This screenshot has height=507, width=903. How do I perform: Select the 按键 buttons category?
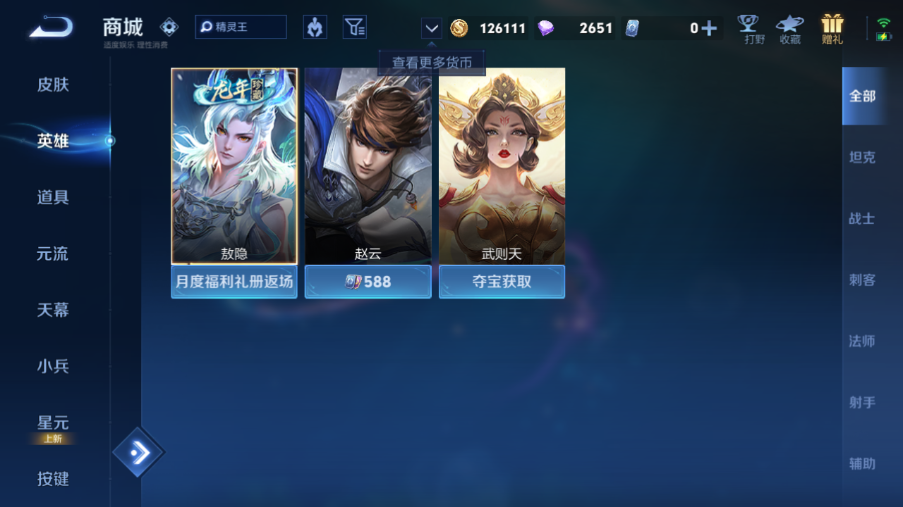point(53,479)
